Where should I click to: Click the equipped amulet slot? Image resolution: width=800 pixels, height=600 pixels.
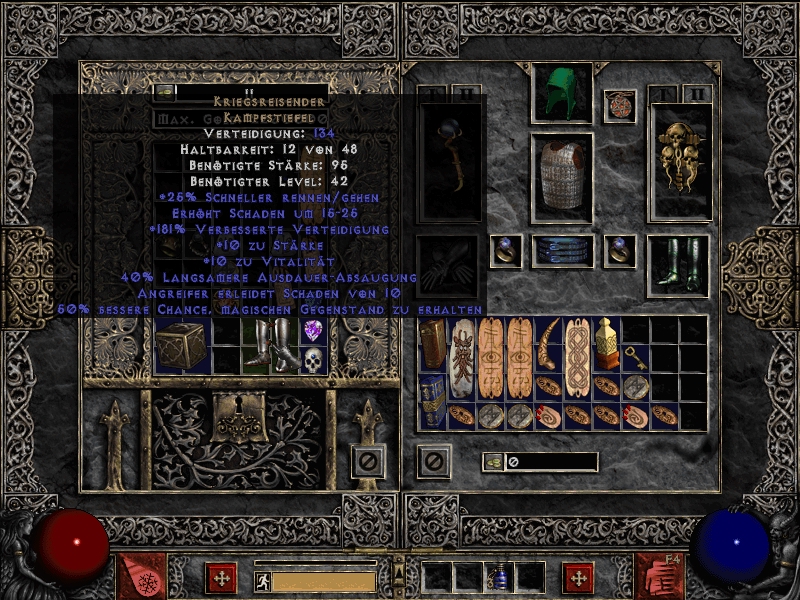click(x=620, y=106)
